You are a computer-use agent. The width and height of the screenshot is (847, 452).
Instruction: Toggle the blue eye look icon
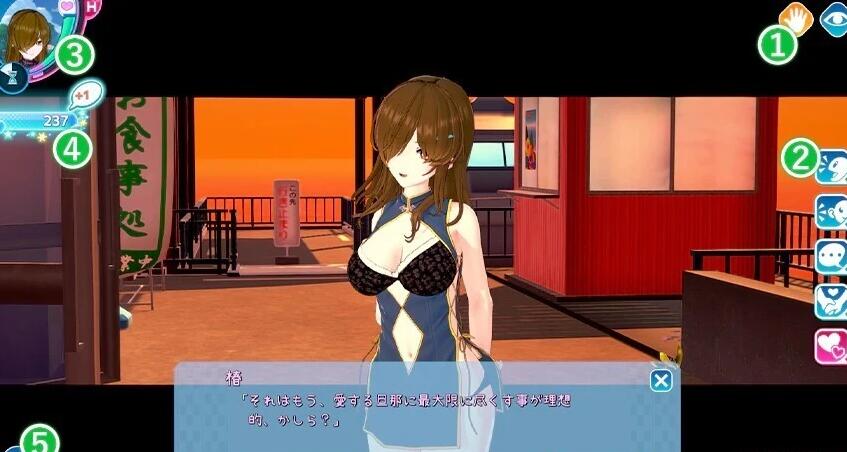[833, 18]
